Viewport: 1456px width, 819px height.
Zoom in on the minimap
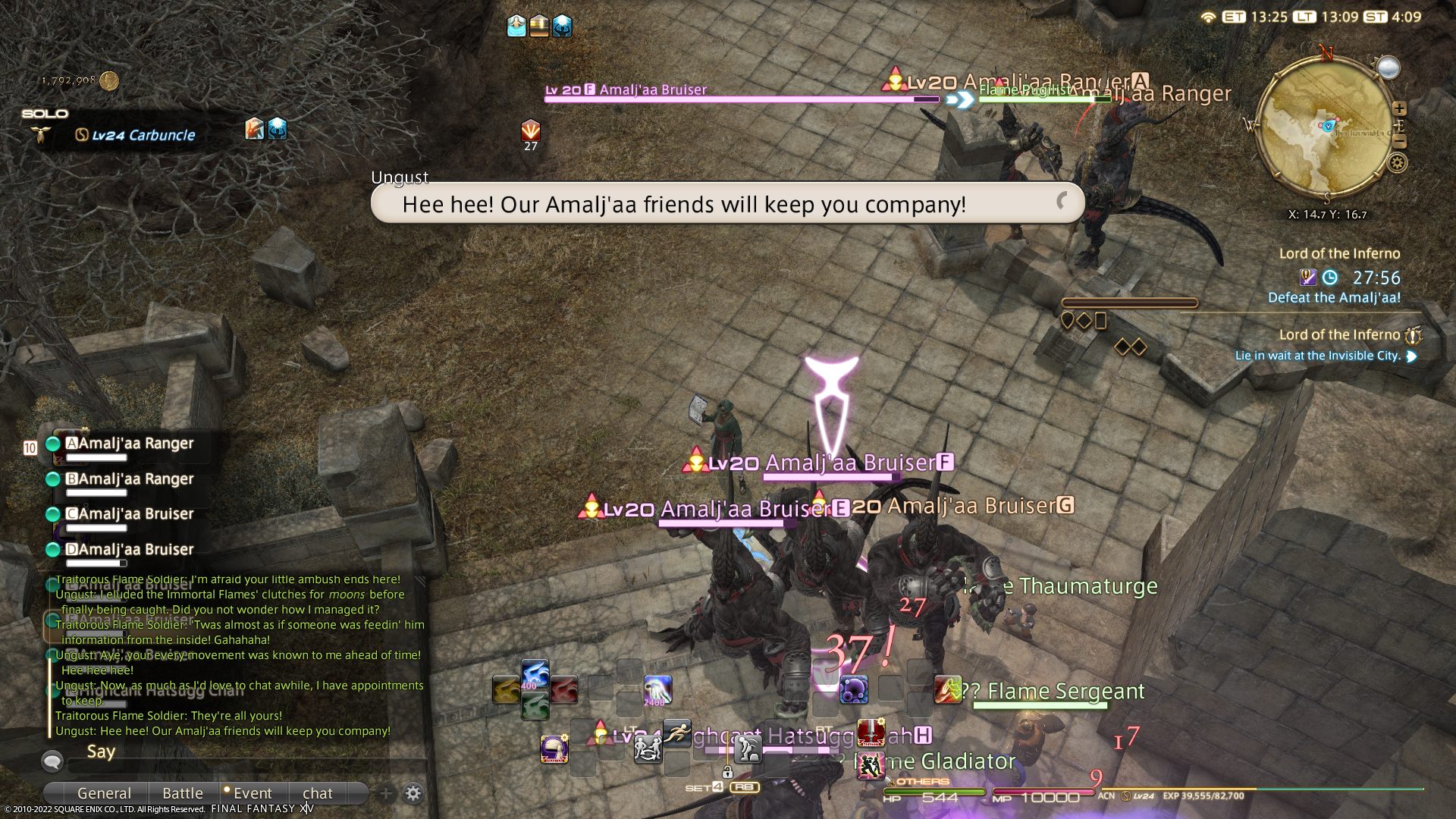[1400, 108]
